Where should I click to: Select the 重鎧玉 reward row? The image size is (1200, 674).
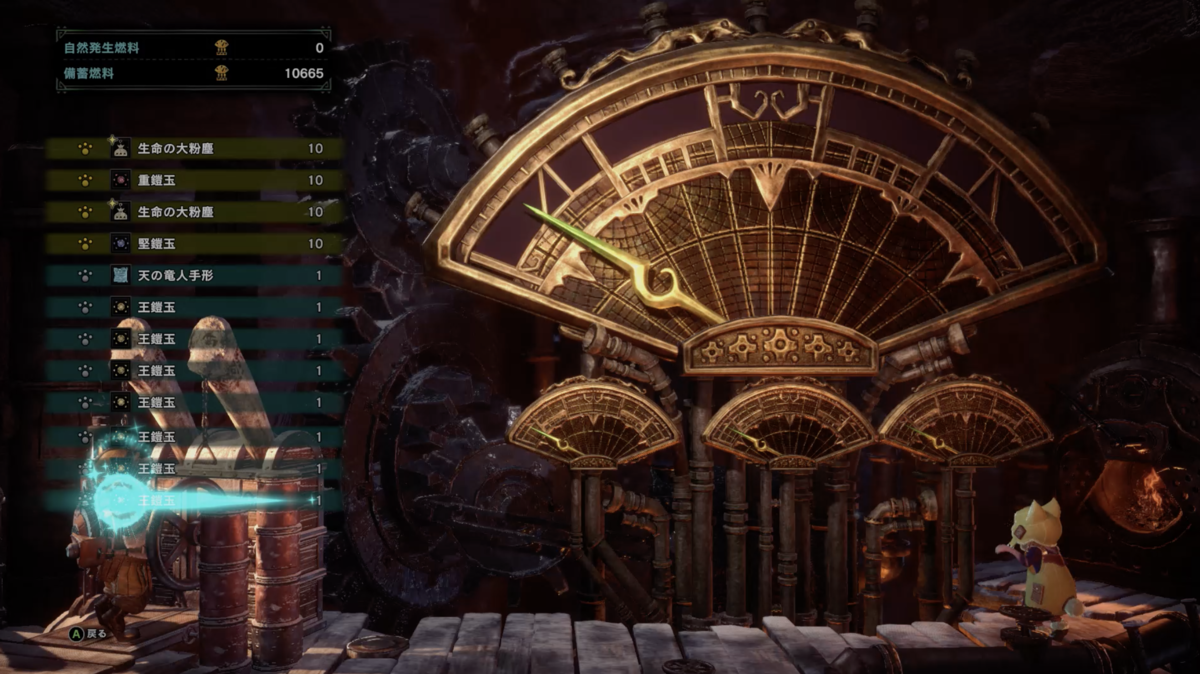click(195, 181)
